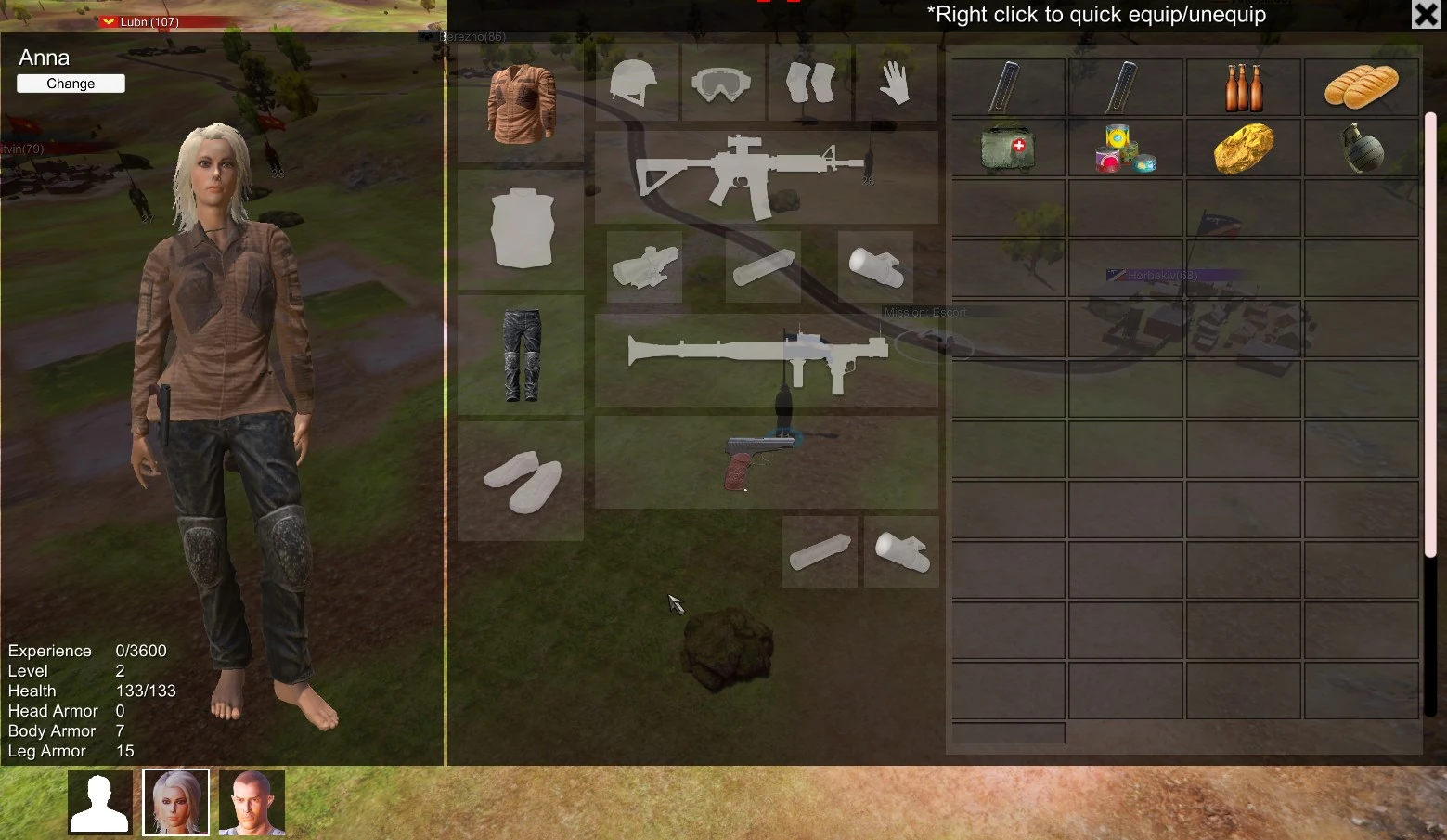Select the bread loaf in inventory
The height and width of the screenshot is (840, 1447).
1361,86
